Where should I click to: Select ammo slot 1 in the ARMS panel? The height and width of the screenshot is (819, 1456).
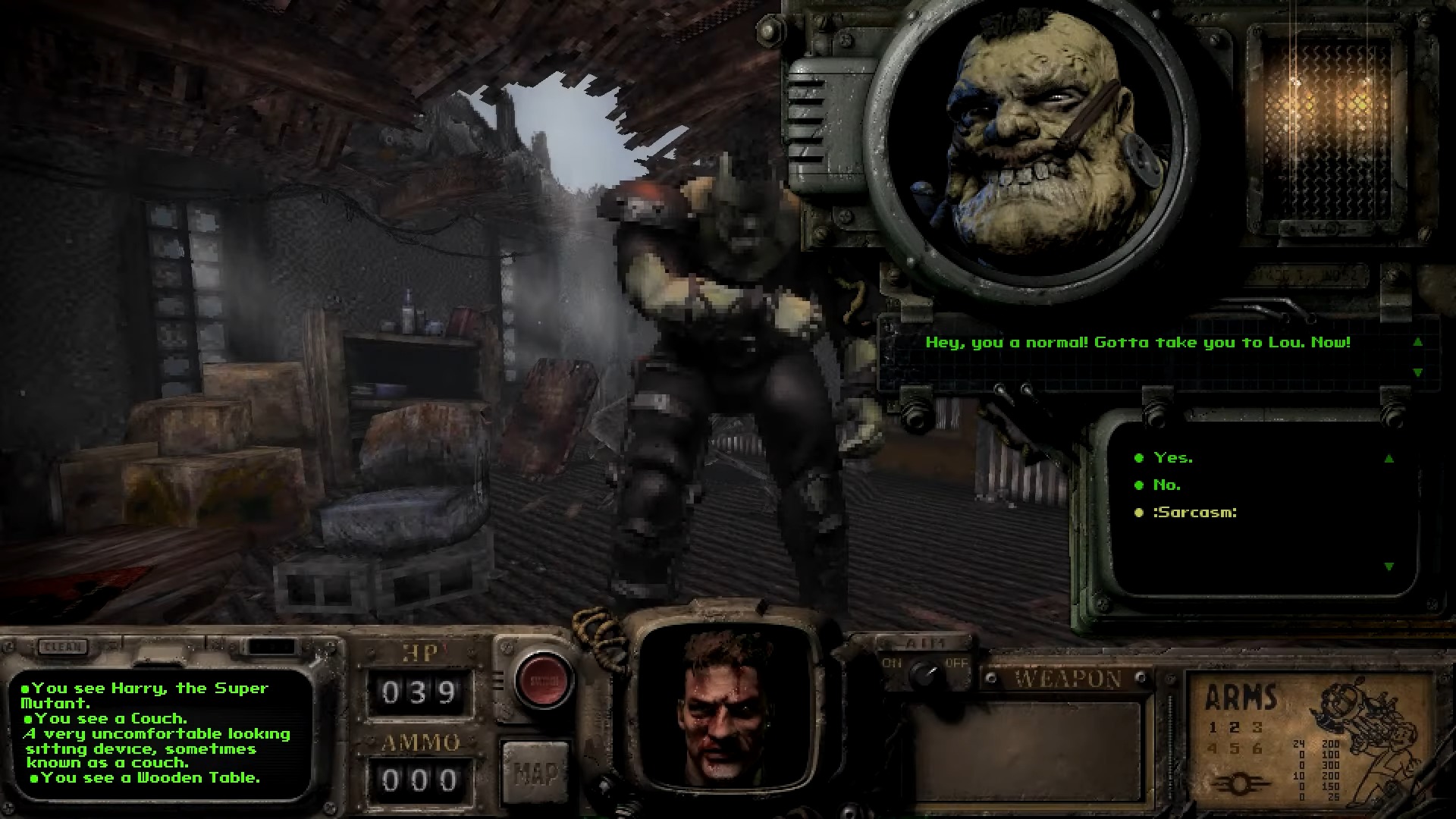click(x=1211, y=728)
